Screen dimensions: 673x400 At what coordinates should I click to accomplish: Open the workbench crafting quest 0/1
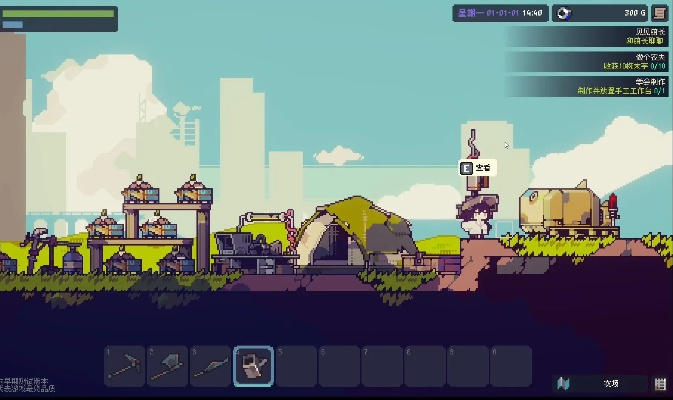(x=590, y=86)
